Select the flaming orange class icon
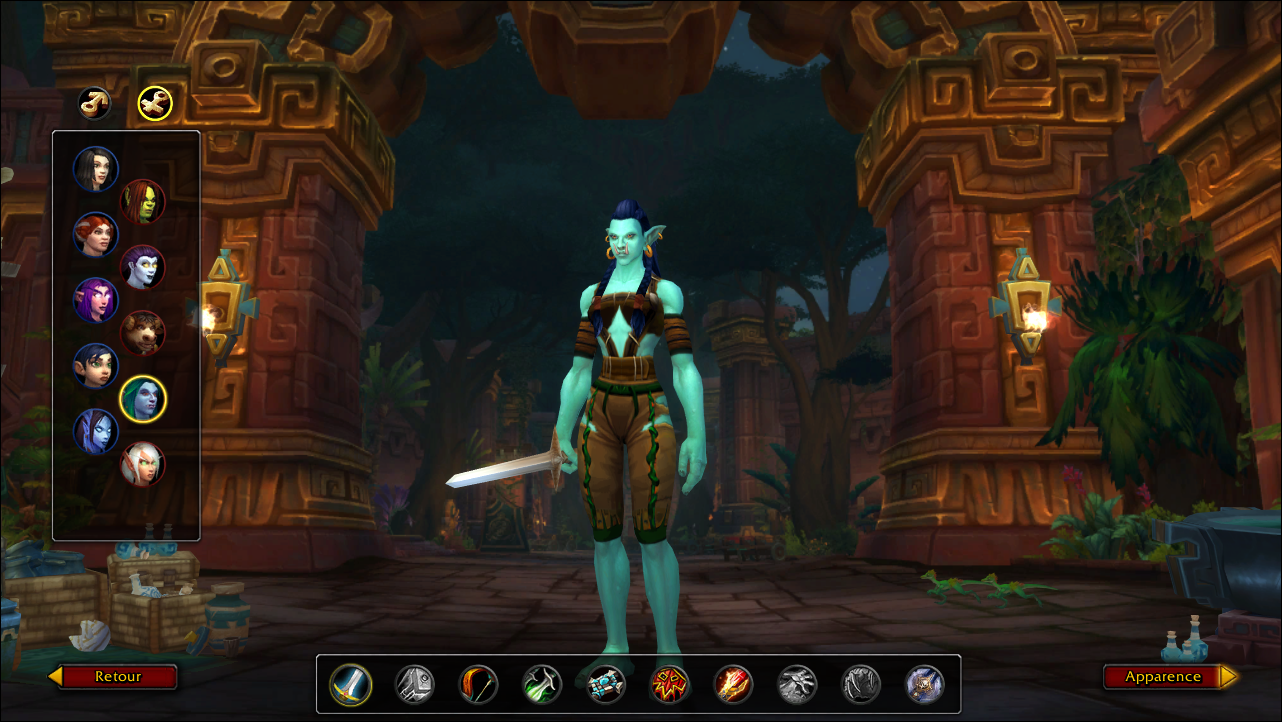Screen dimensions: 1282x722 click(x=734, y=685)
